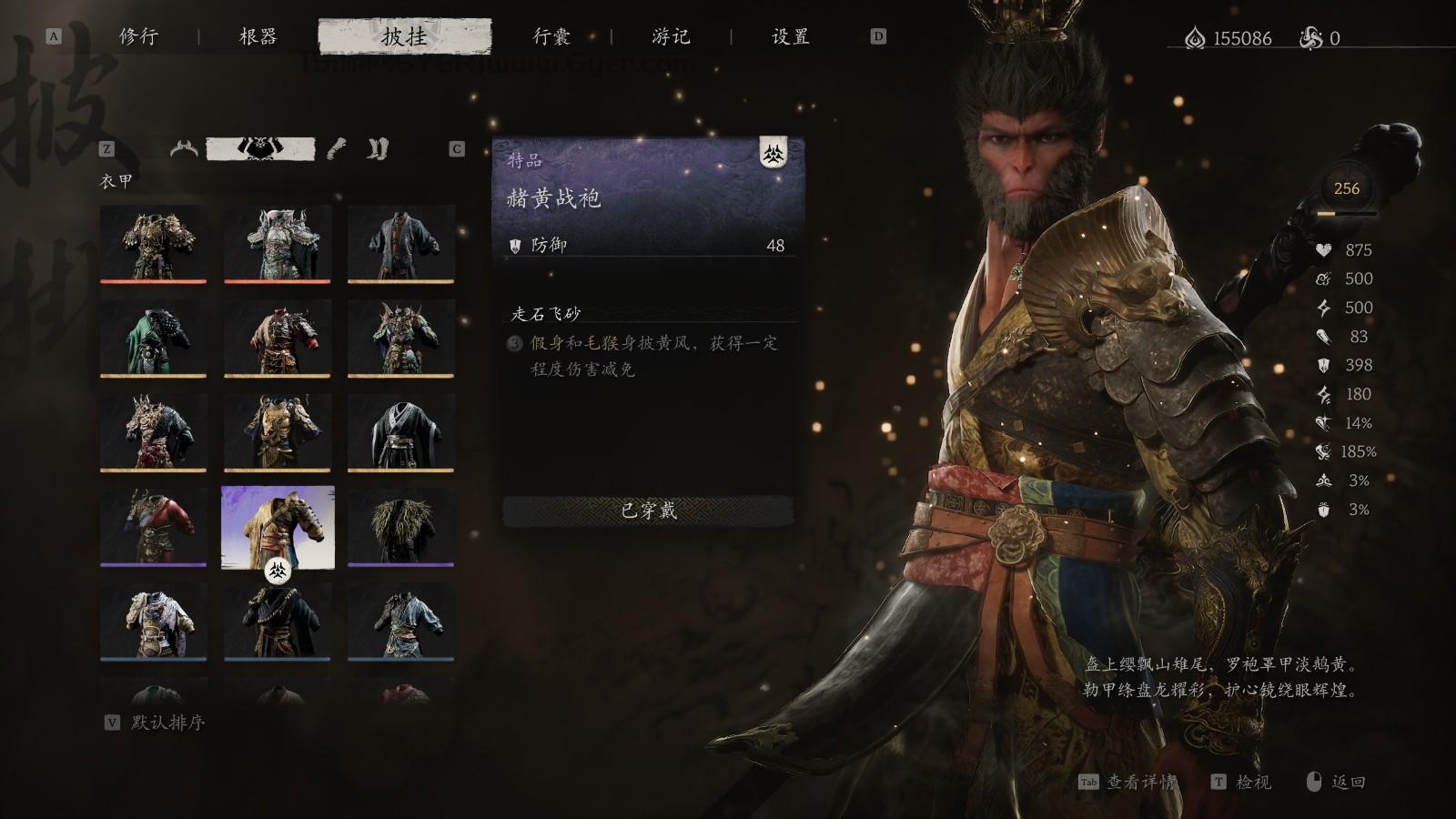1456x819 pixels.
Task: Open the 设置 menu tab
Action: click(791, 38)
